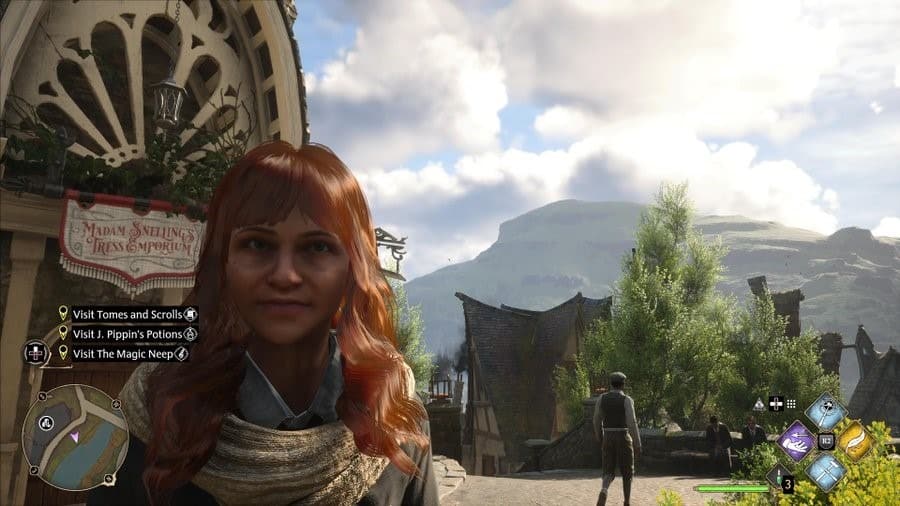The height and width of the screenshot is (506, 900).
Task: Activate the purple Accio hand spell
Action: (798, 441)
